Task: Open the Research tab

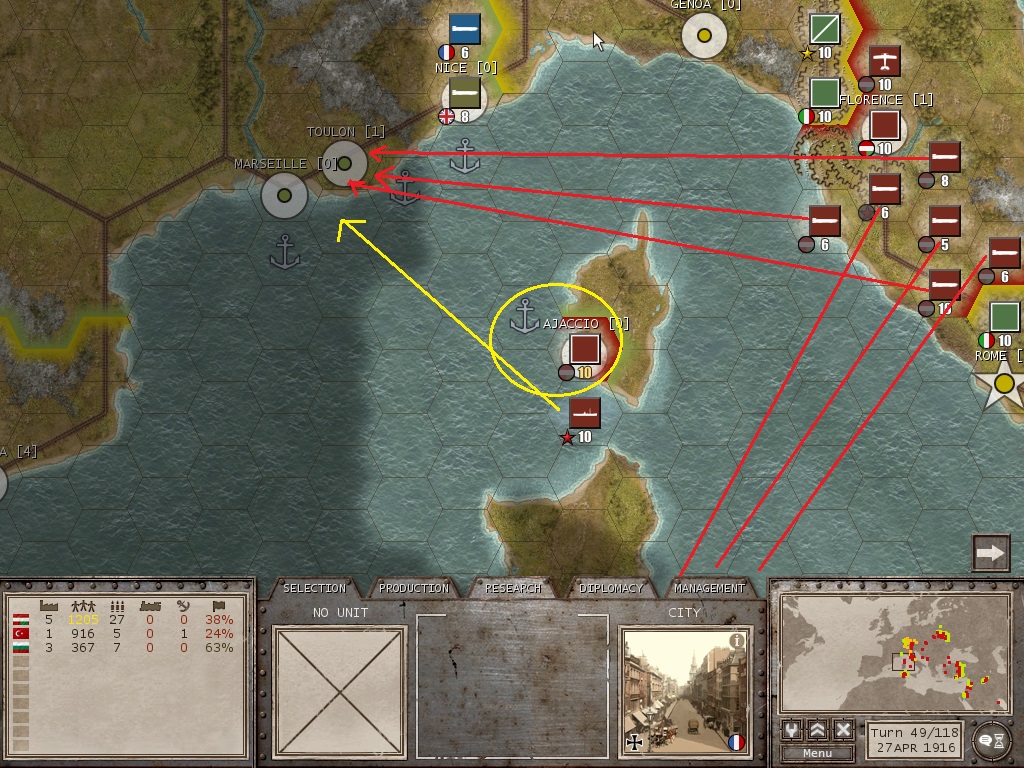Action: tap(513, 588)
